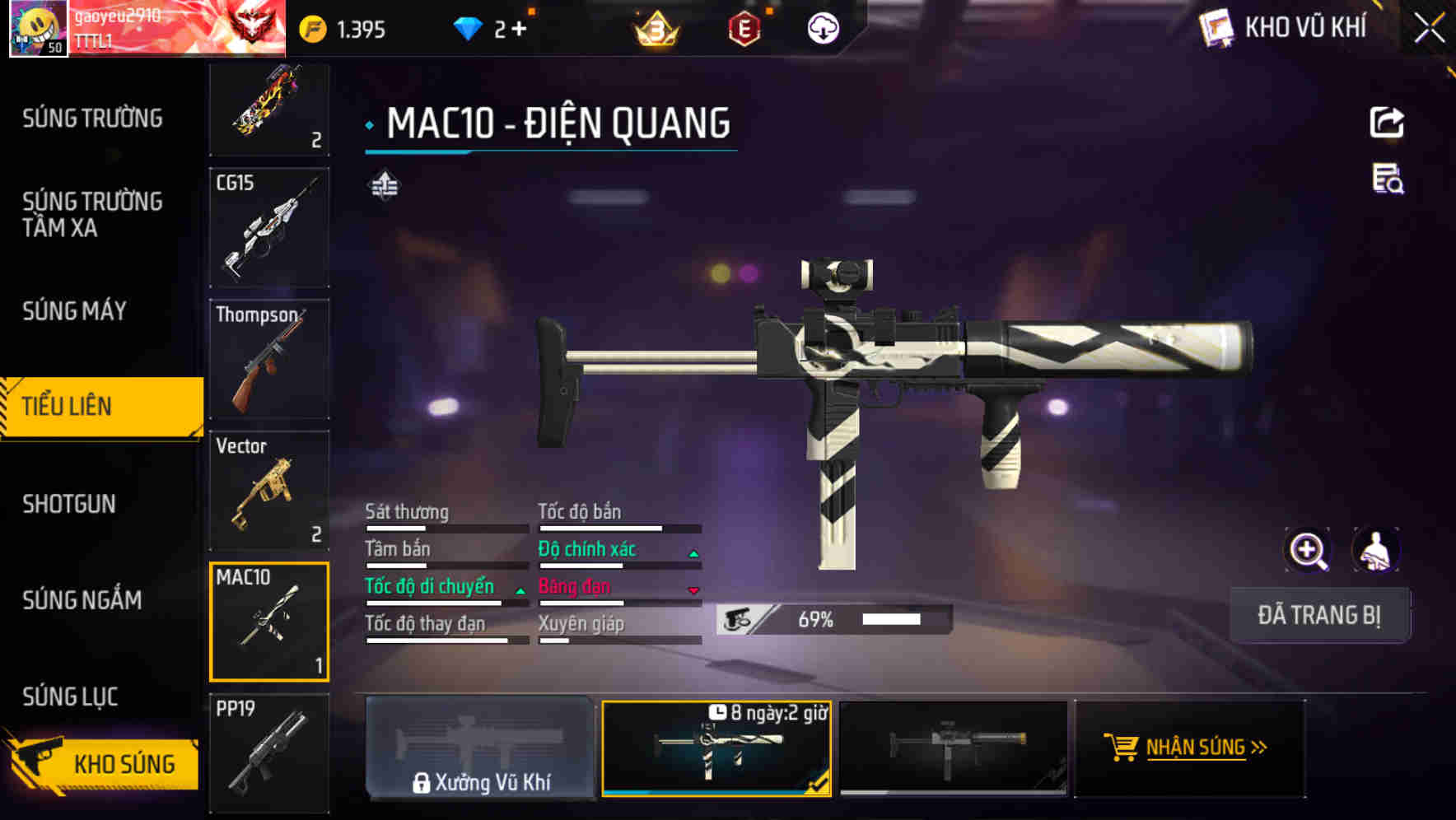Choose the golden Vector weapon tile

tap(269, 491)
